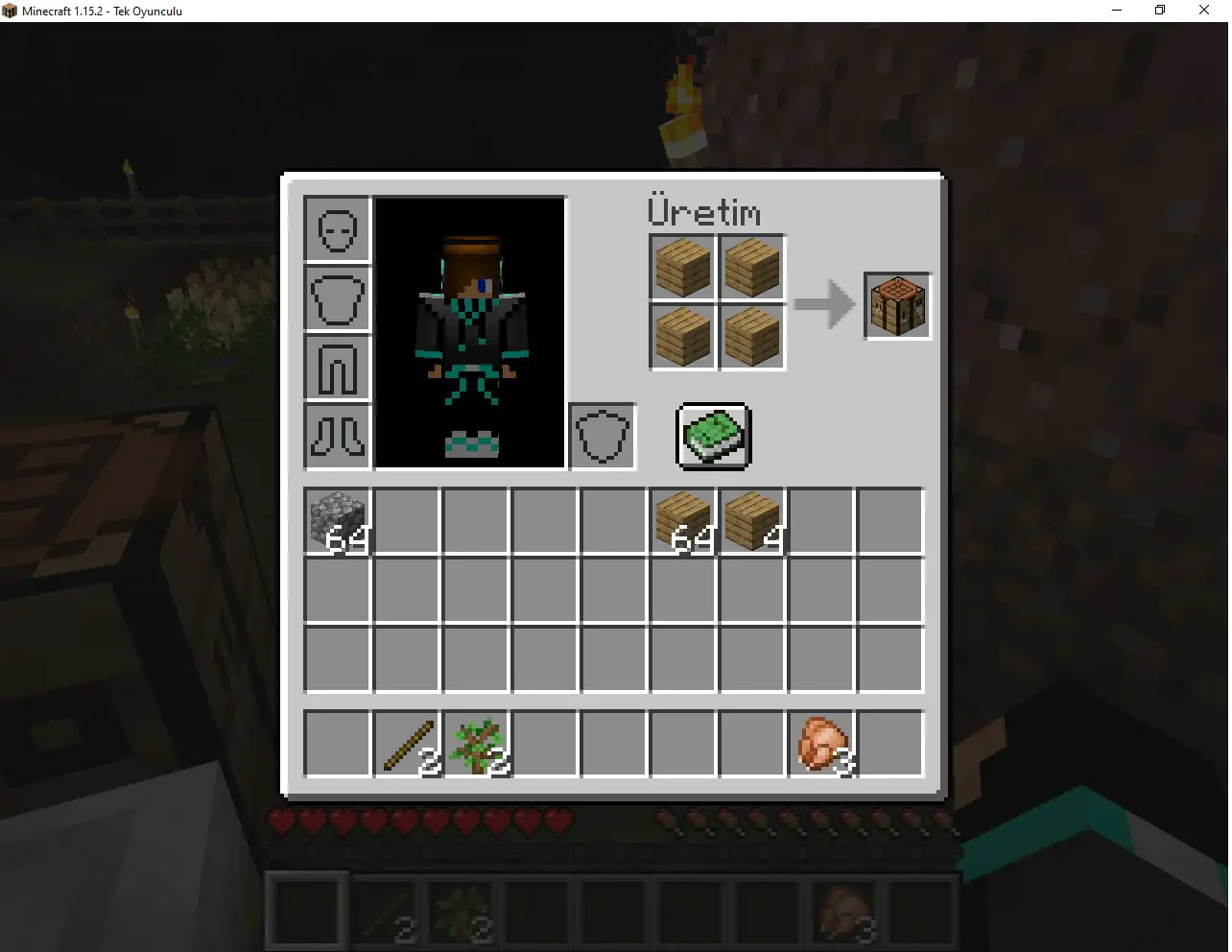Open the green recipe book
The height and width of the screenshot is (952, 1232).
click(713, 437)
